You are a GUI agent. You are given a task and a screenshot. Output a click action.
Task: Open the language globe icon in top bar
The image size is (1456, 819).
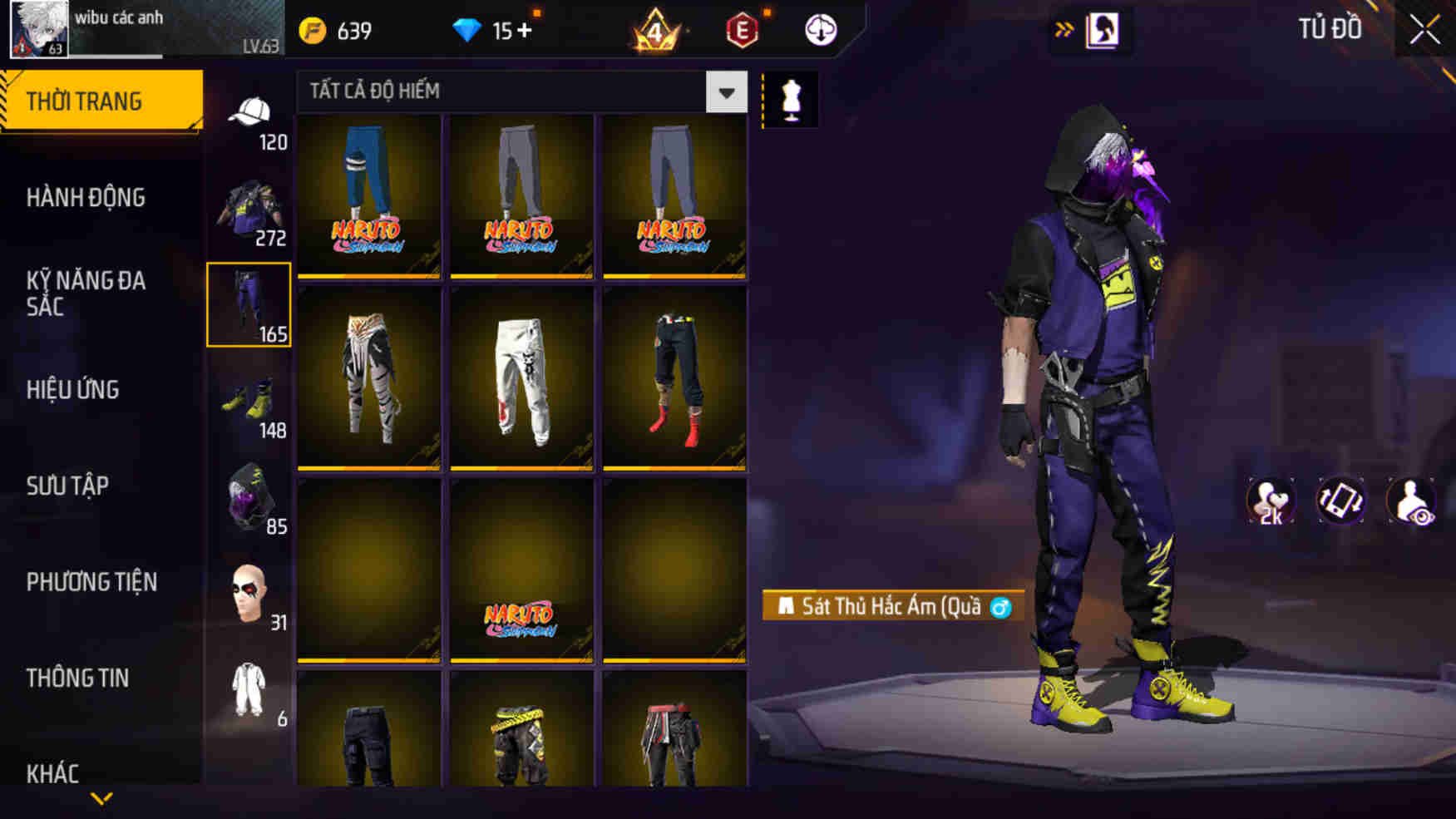pos(819,27)
